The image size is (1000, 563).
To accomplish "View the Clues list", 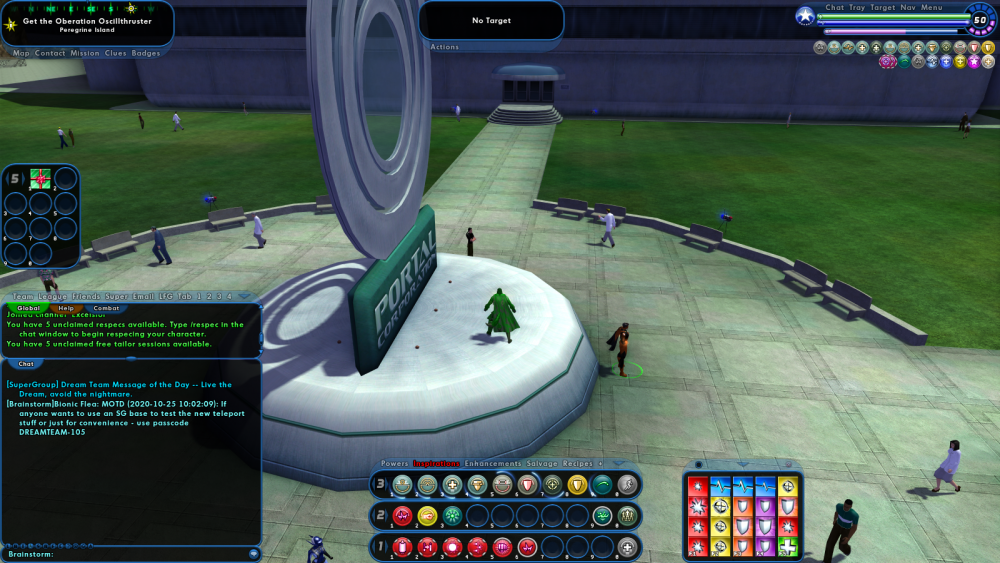I will pos(116,53).
